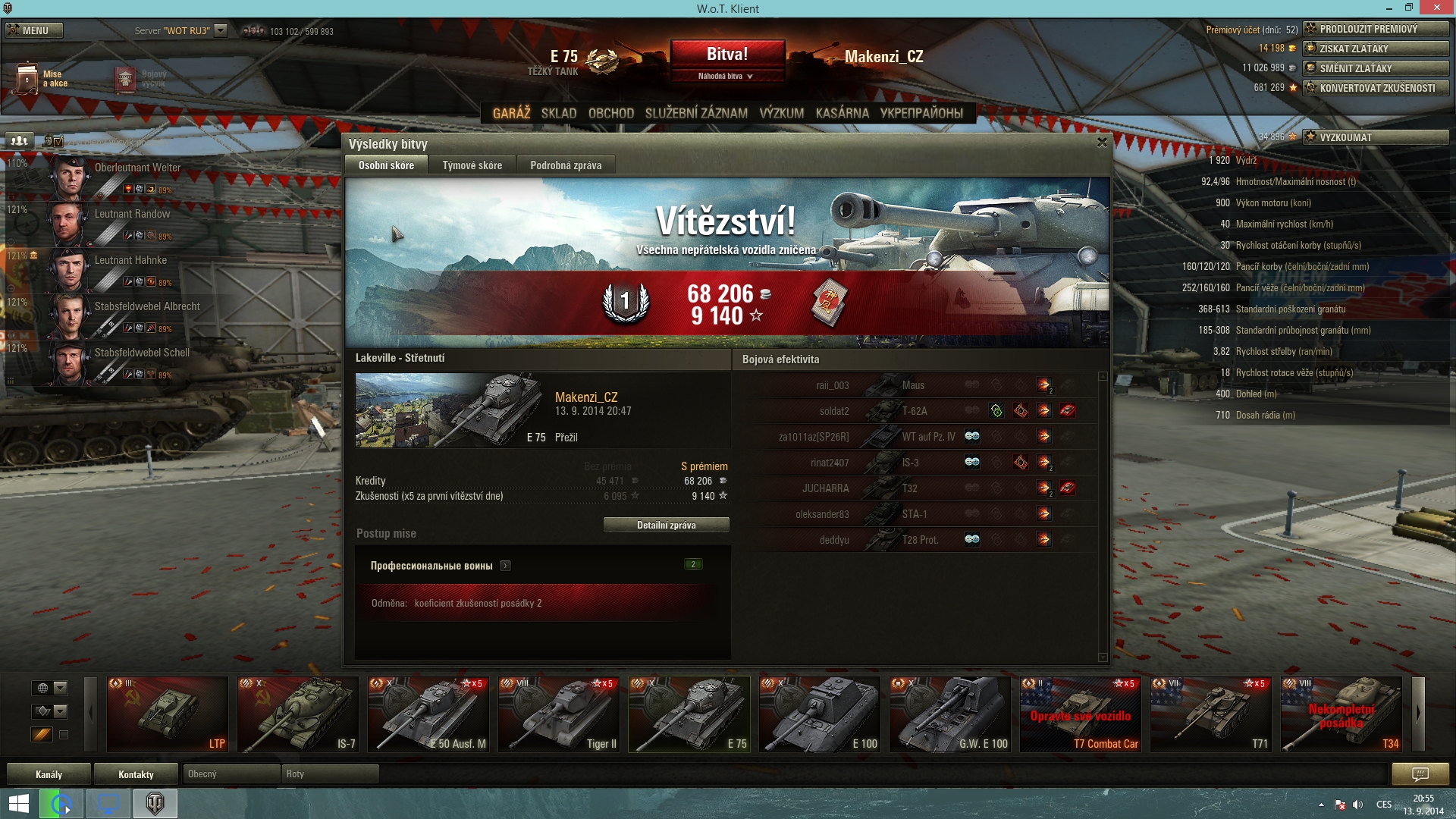Open the Podrobná zpráva tab
Viewport: 1456px width, 819px height.
pos(566,165)
